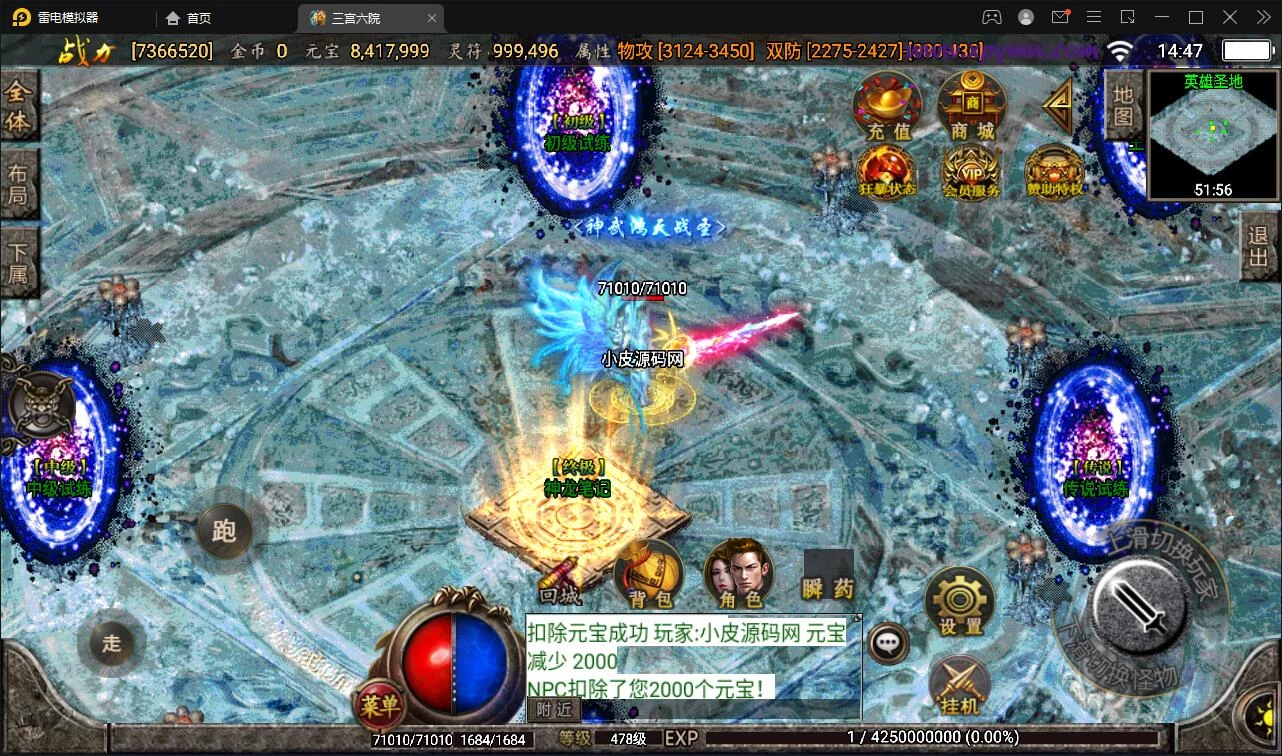Image resolution: width=1282 pixels, height=756 pixels.
Task: Open the 赞助特权 sponsor privileges
Action: [1054, 172]
